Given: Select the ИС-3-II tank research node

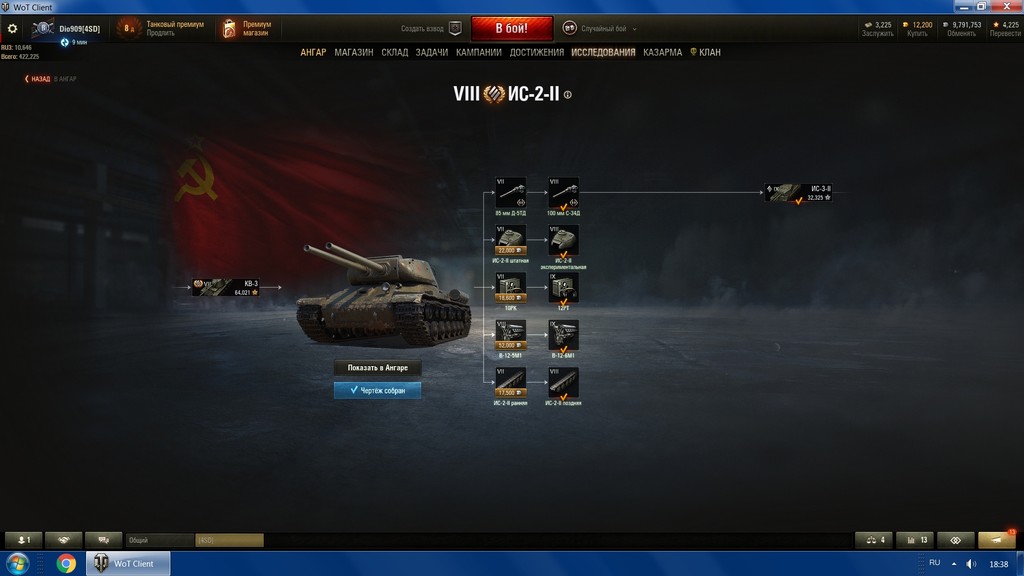Looking at the screenshot, I should (800, 193).
